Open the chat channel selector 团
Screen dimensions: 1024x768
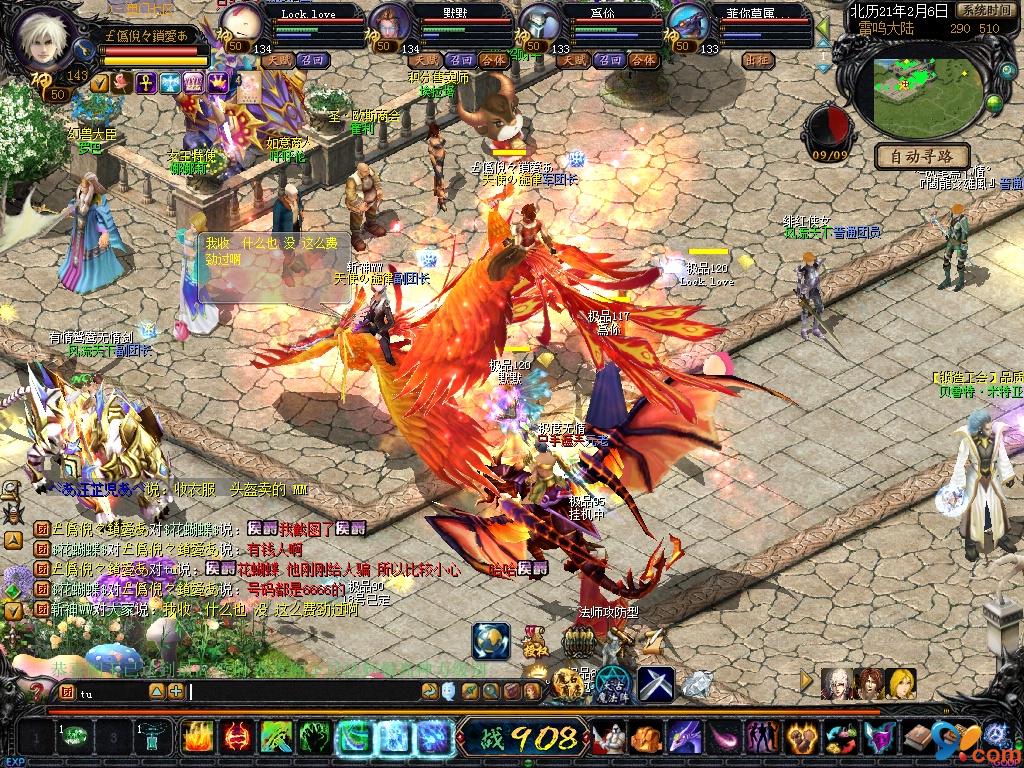pyautogui.click(x=66, y=691)
